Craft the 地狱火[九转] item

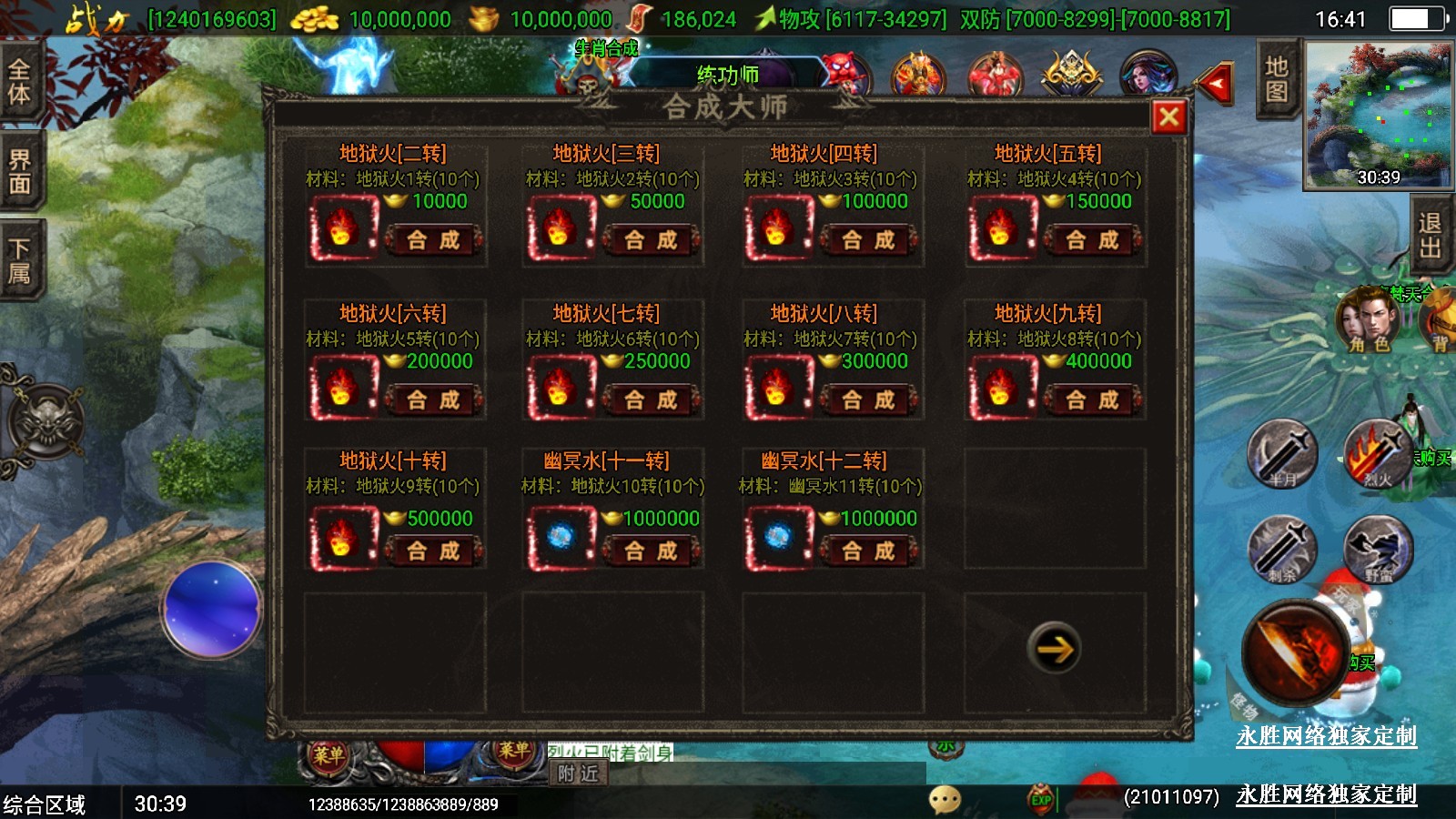pos(1092,400)
